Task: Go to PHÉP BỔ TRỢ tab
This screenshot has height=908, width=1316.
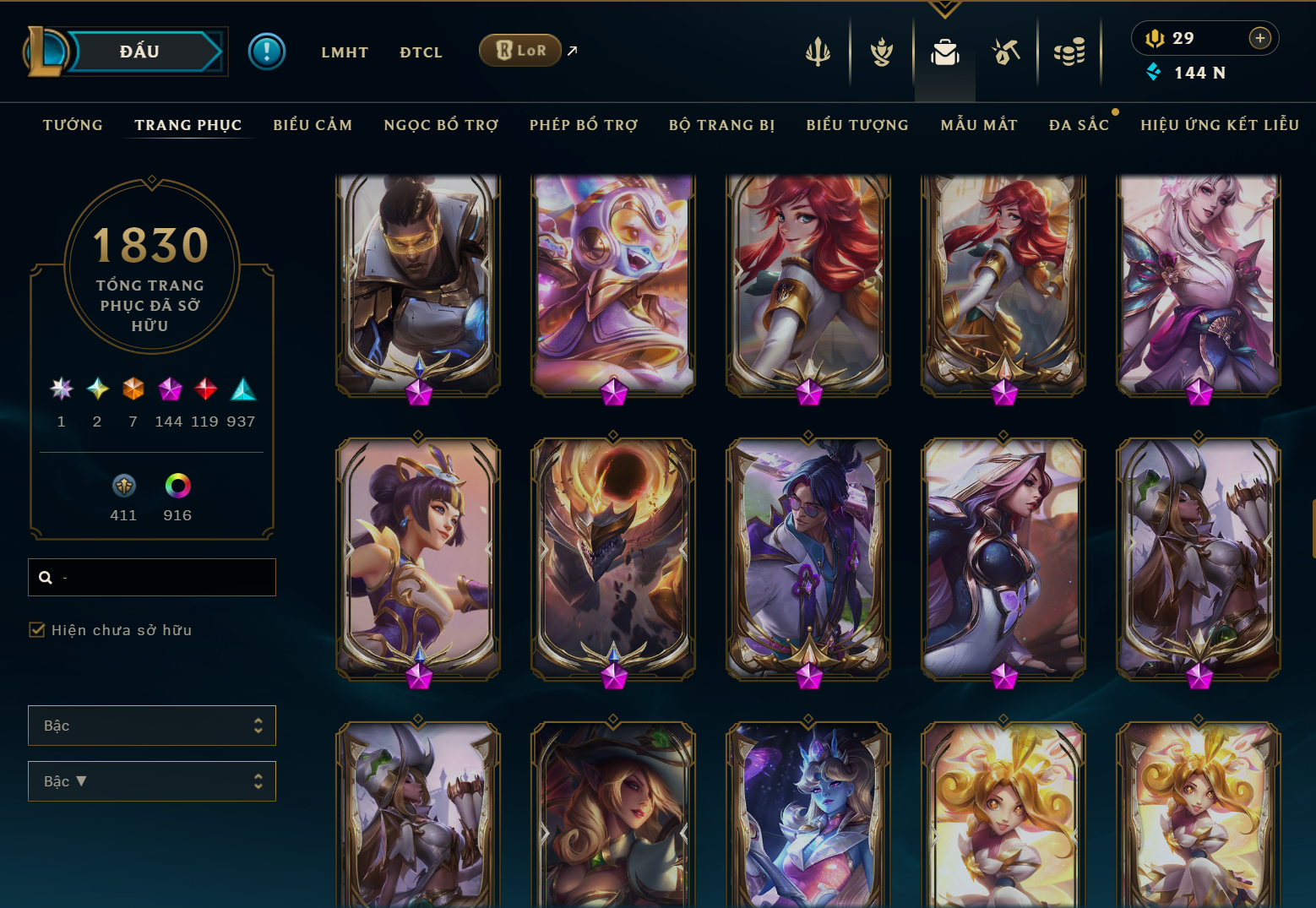Action: pyautogui.click(x=584, y=125)
